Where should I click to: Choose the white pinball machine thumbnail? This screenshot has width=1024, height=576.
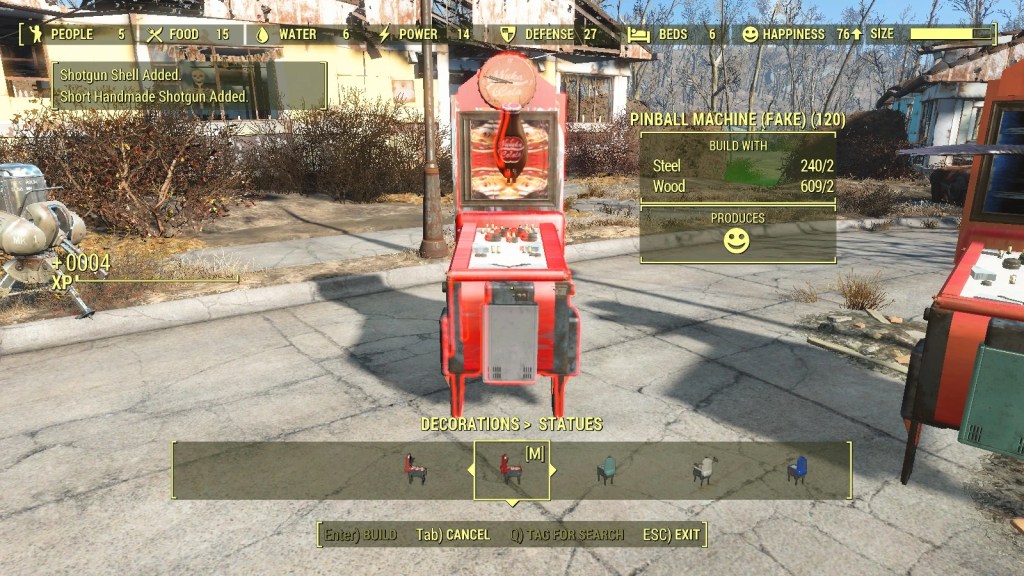click(x=705, y=470)
